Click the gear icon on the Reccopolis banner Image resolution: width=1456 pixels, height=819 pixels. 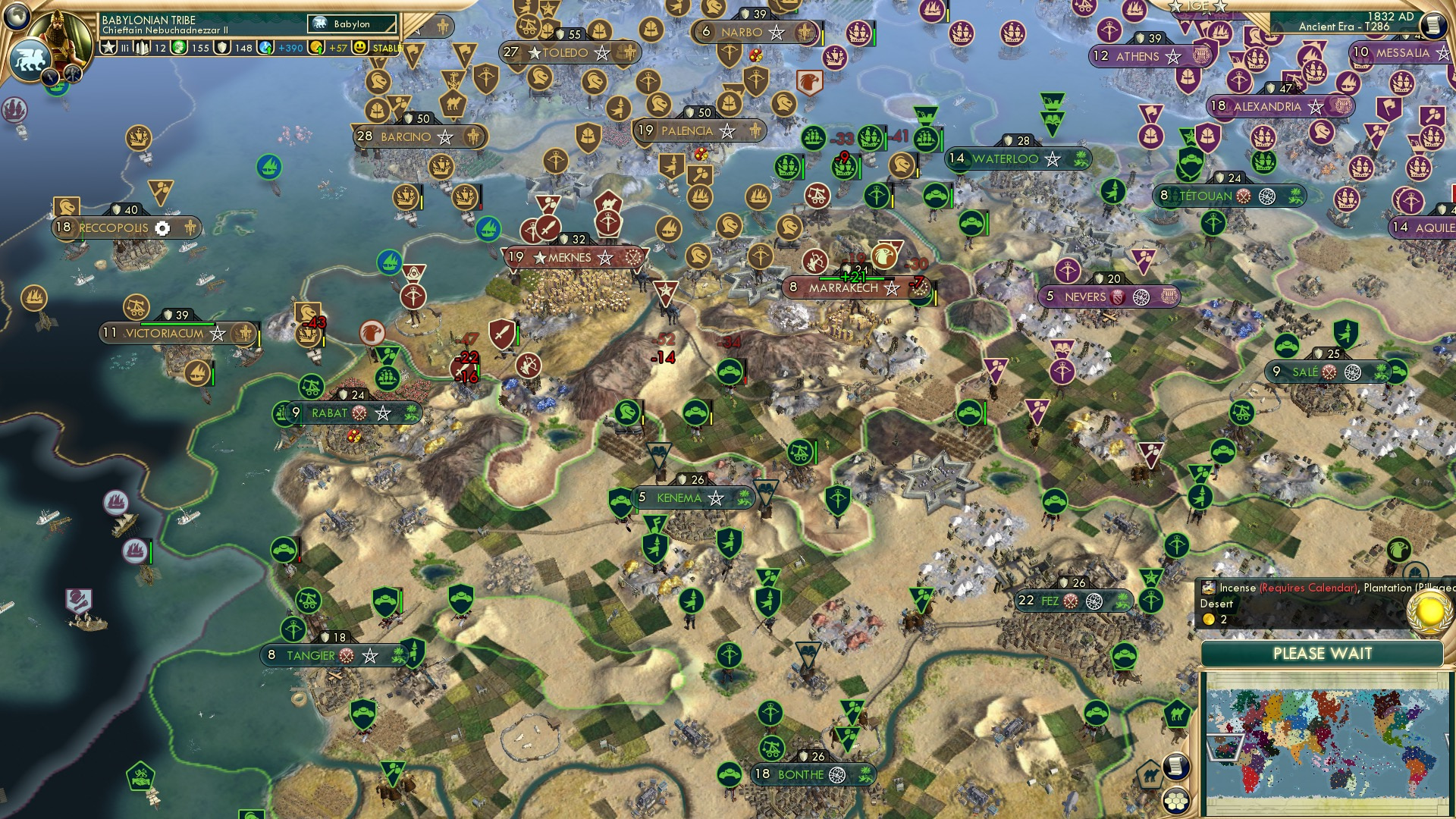pyautogui.click(x=164, y=227)
